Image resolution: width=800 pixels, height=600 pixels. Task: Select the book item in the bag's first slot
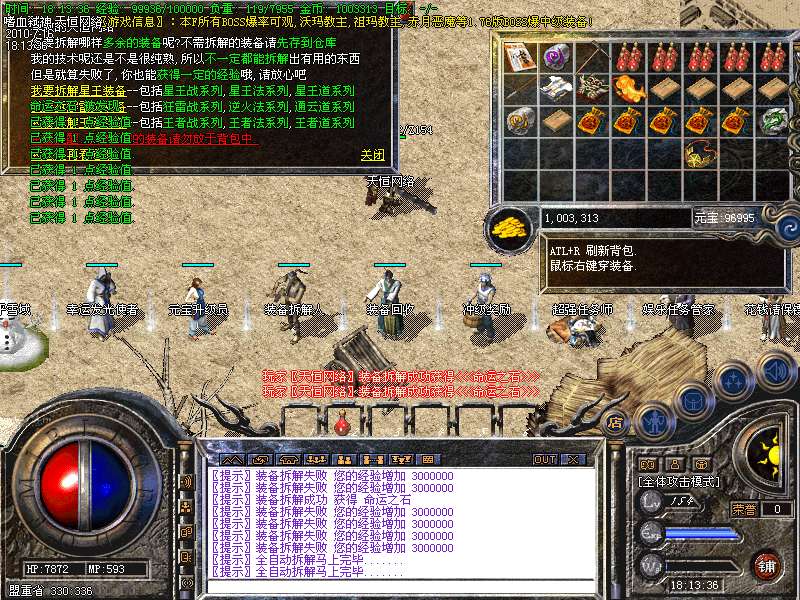click(x=521, y=56)
